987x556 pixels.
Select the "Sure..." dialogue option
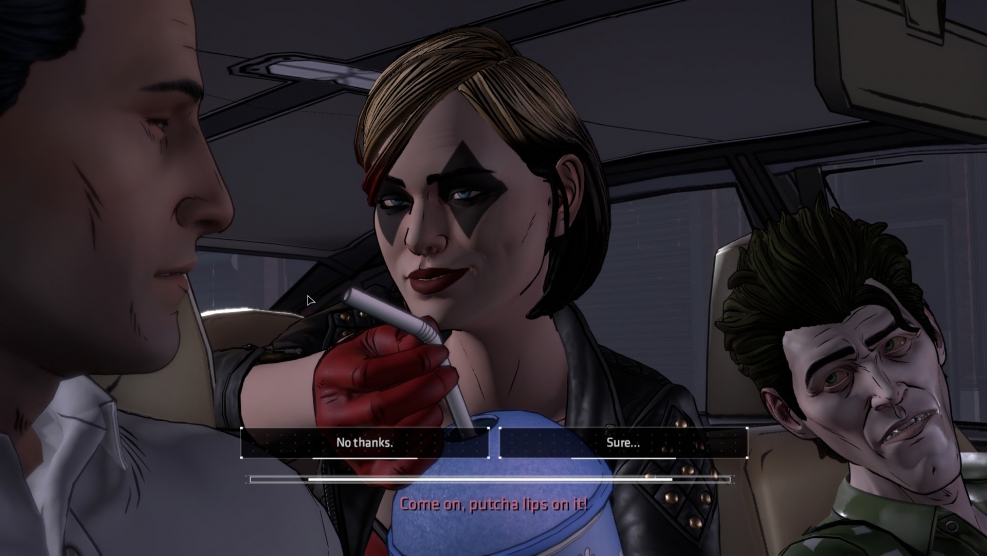point(623,442)
